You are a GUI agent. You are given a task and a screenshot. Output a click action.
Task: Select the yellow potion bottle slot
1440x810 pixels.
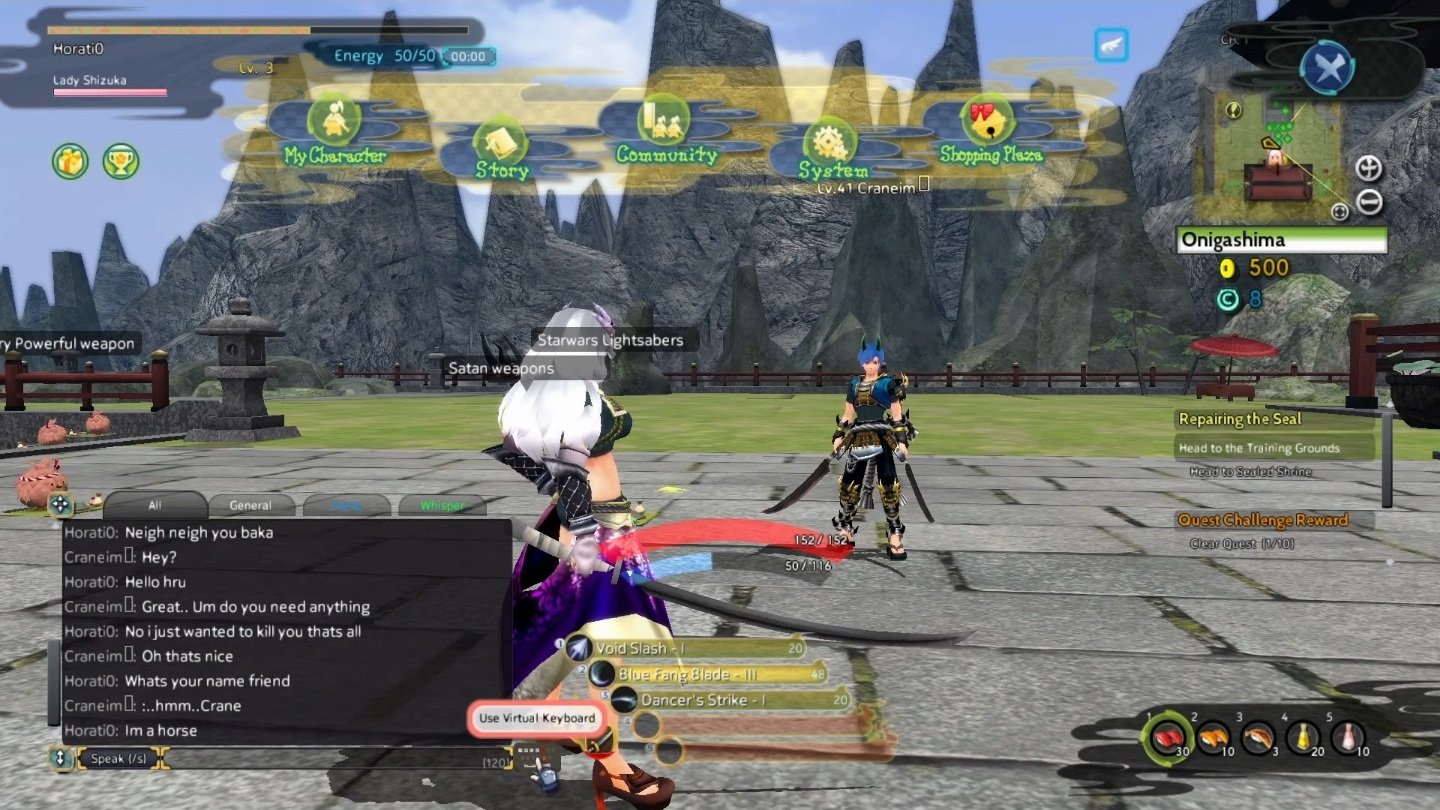tap(1304, 738)
